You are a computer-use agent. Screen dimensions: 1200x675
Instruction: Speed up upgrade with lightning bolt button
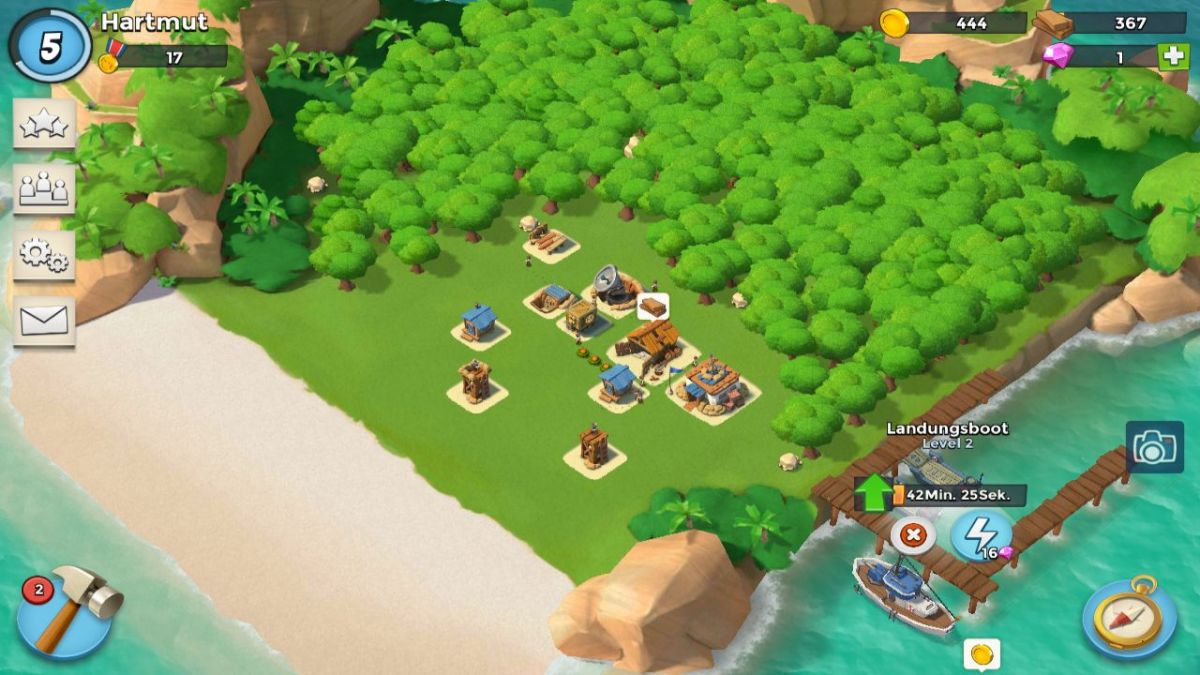click(x=980, y=535)
